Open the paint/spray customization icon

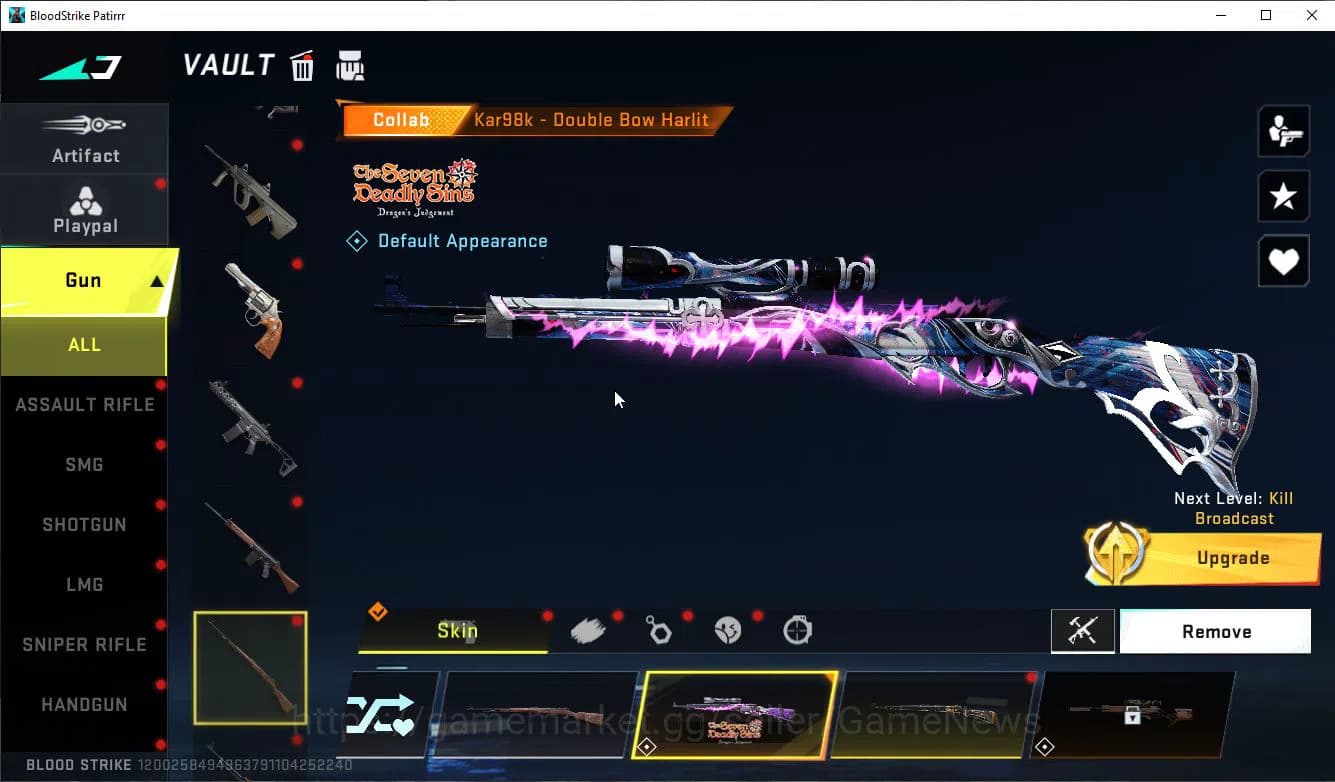click(588, 629)
